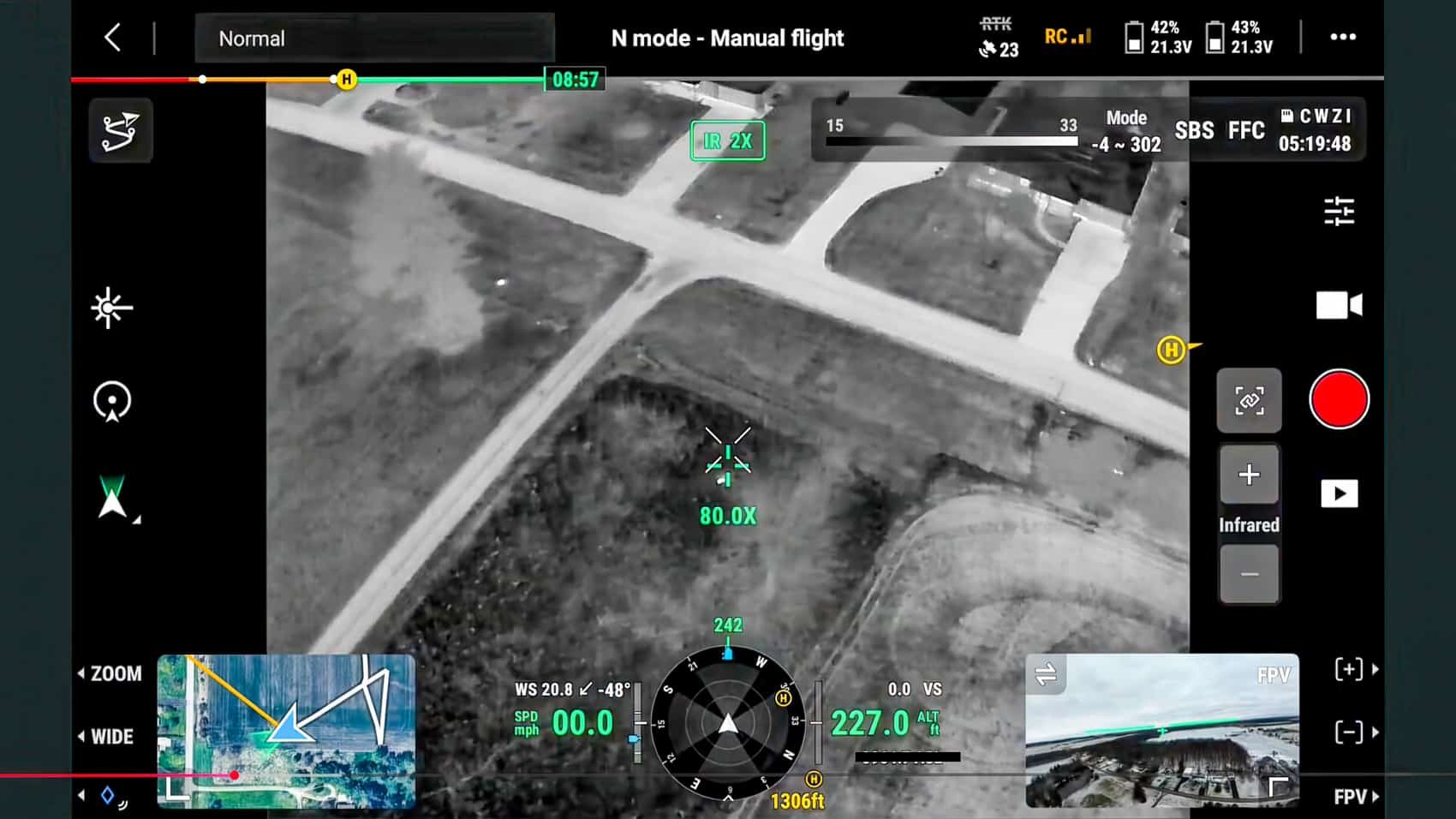Select the waypoint flight route icon
Screen dimensions: 1456x819
[120, 130]
